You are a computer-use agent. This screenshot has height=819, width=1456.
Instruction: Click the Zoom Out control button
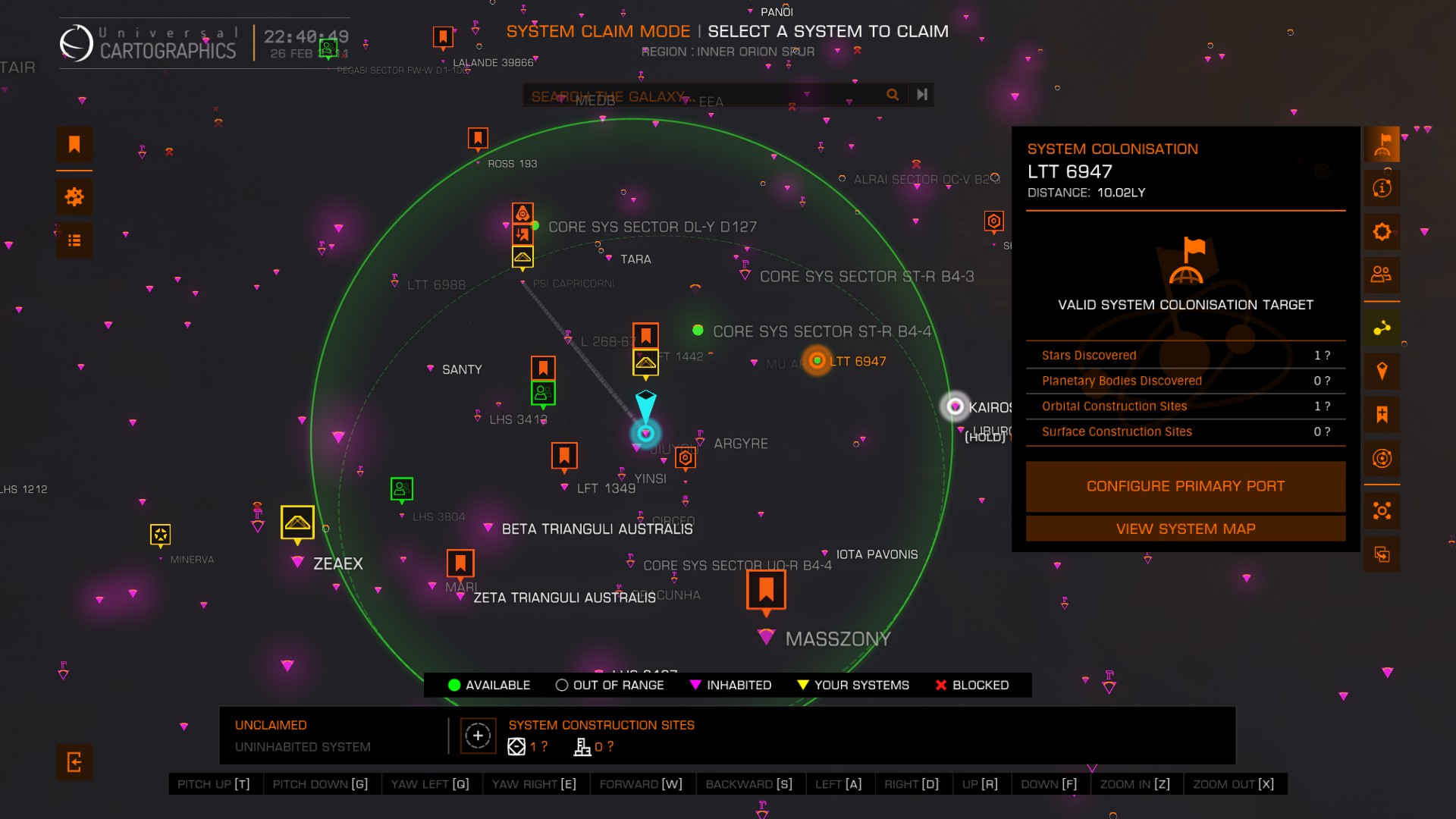(1233, 784)
